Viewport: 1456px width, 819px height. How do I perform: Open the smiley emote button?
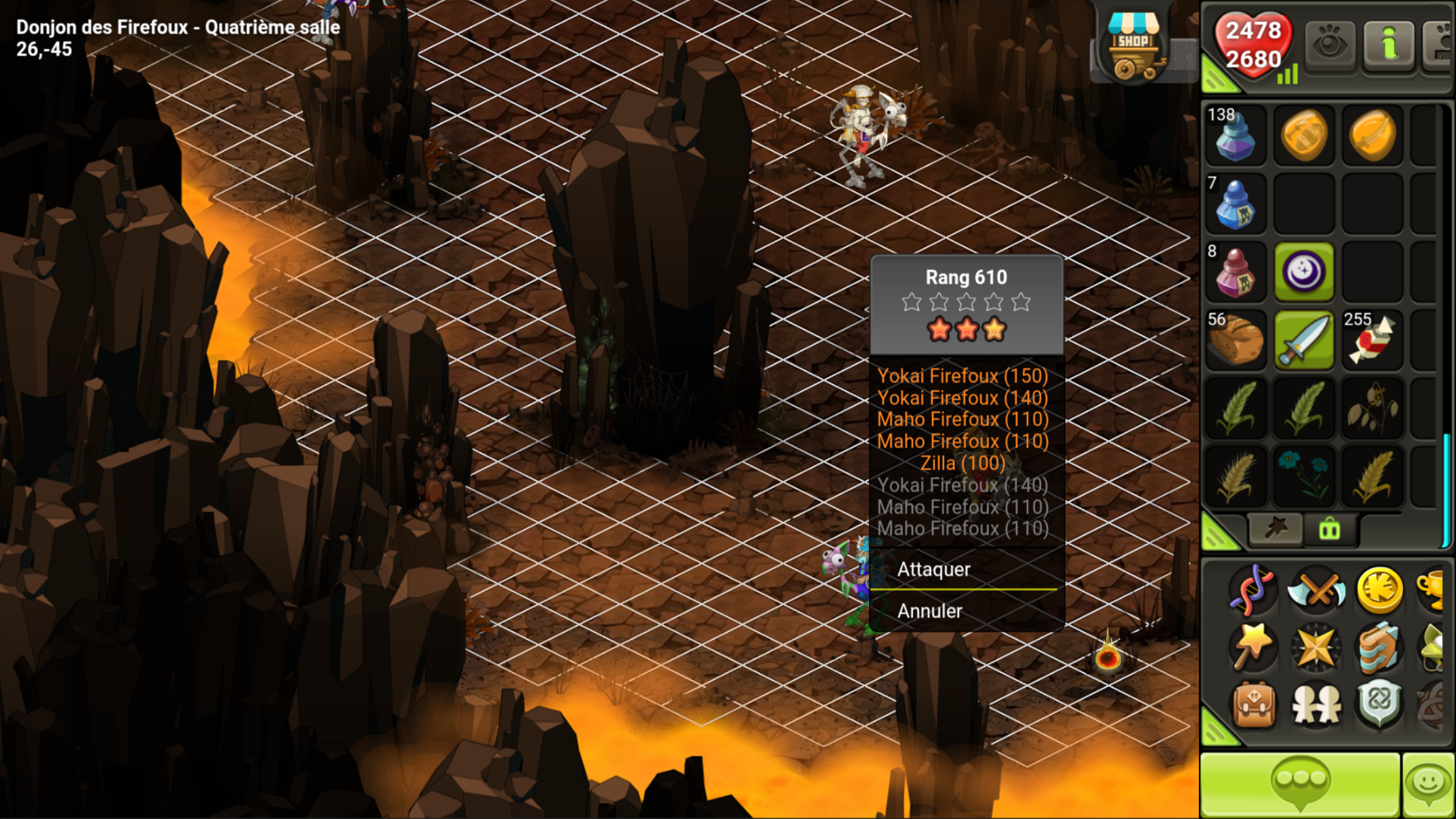click(x=1429, y=785)
